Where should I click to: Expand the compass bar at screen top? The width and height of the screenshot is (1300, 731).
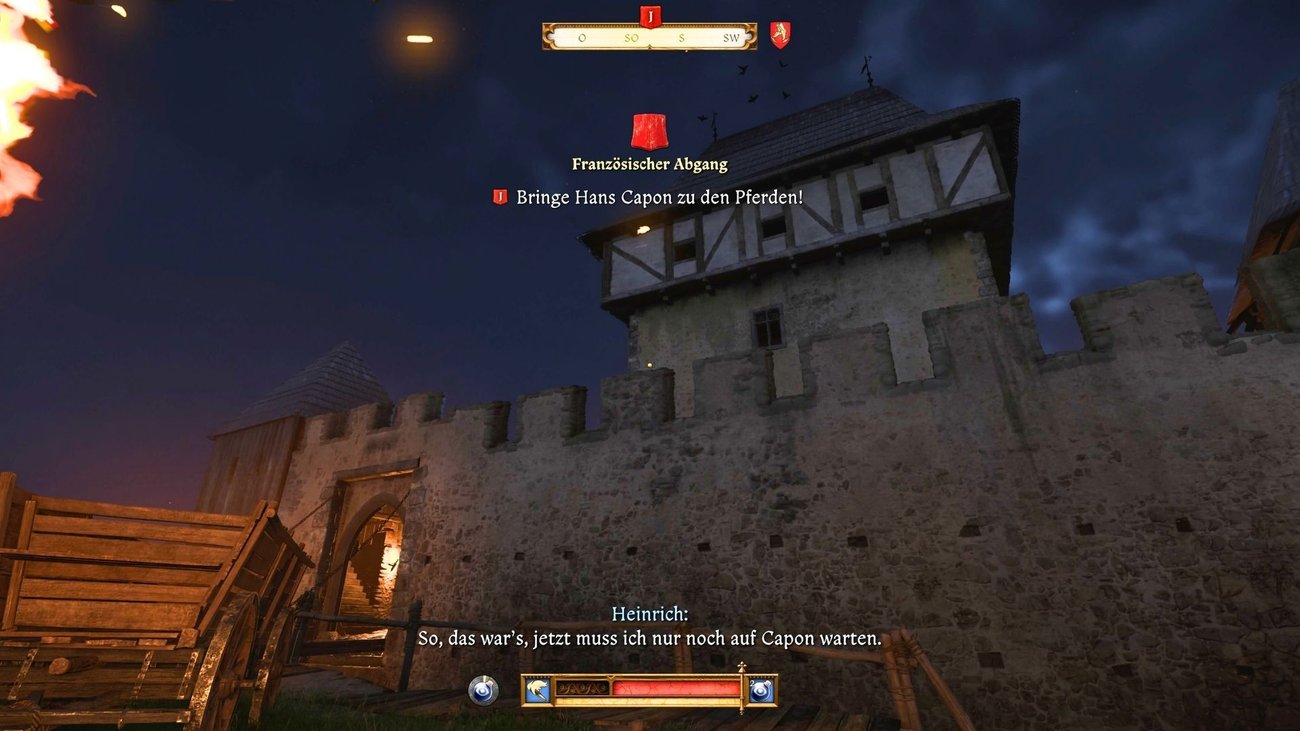pos(649,36)
